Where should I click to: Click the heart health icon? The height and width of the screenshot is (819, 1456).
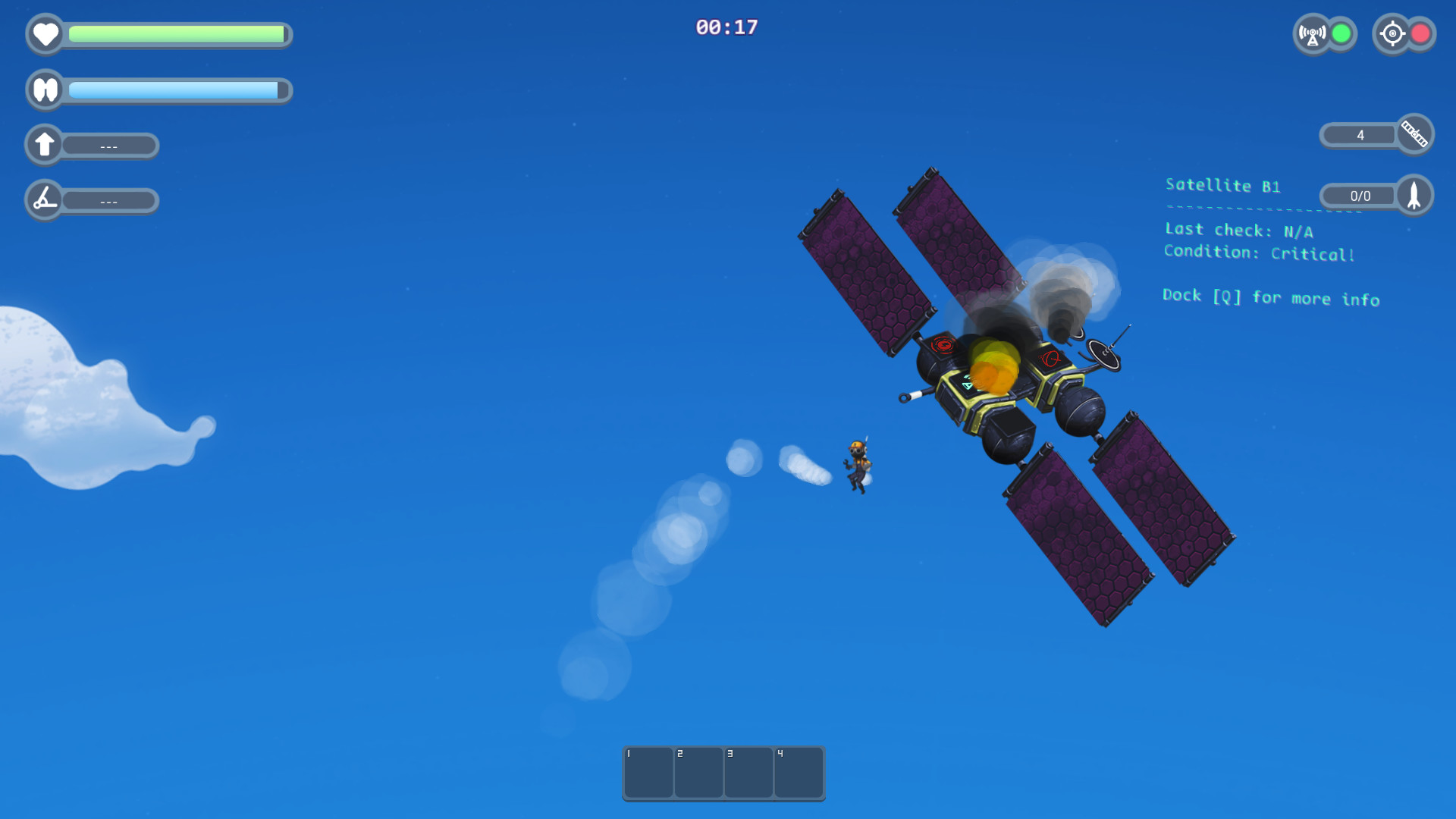45,34
